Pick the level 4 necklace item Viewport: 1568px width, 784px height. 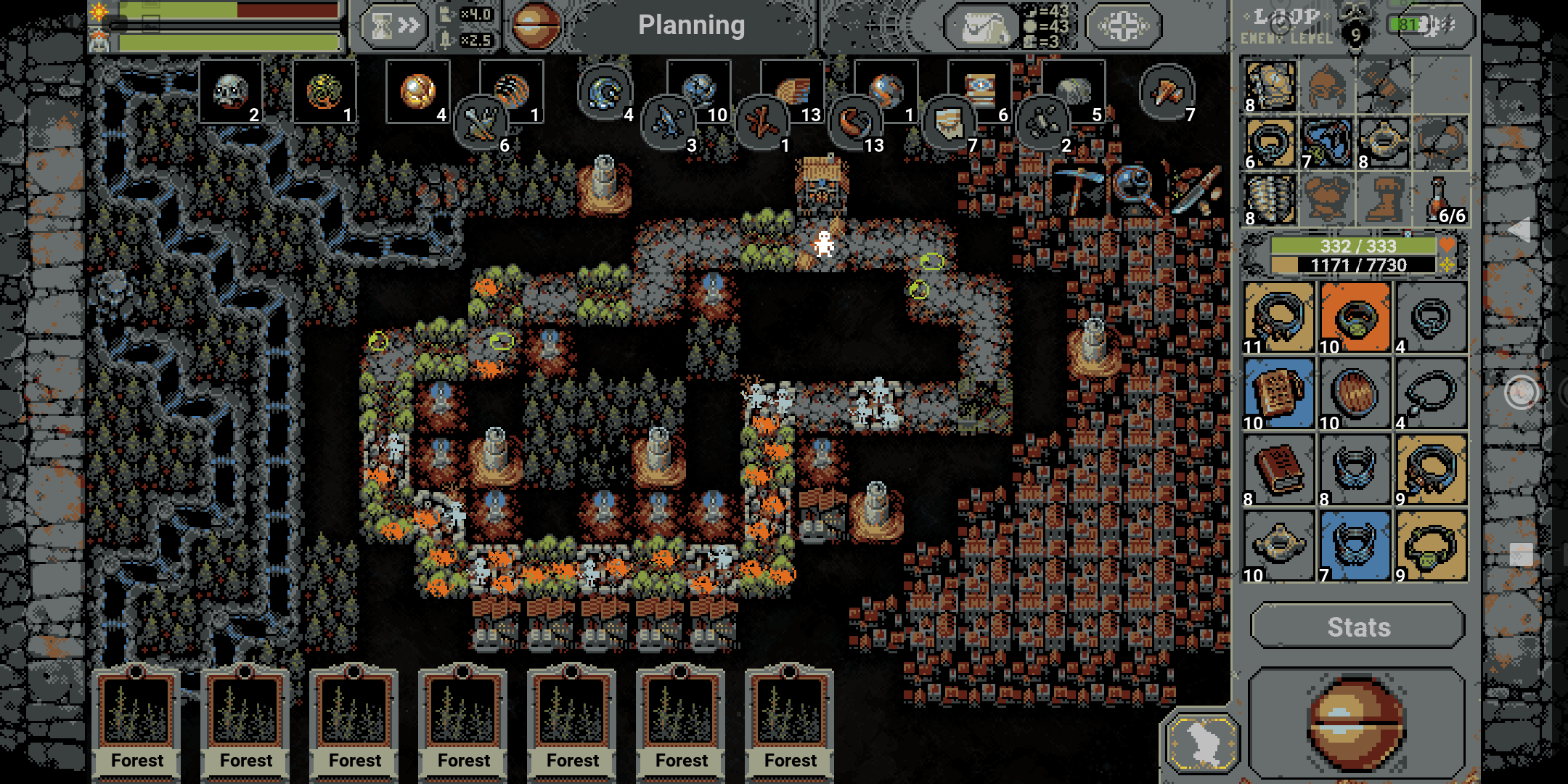pos(1432,393)
